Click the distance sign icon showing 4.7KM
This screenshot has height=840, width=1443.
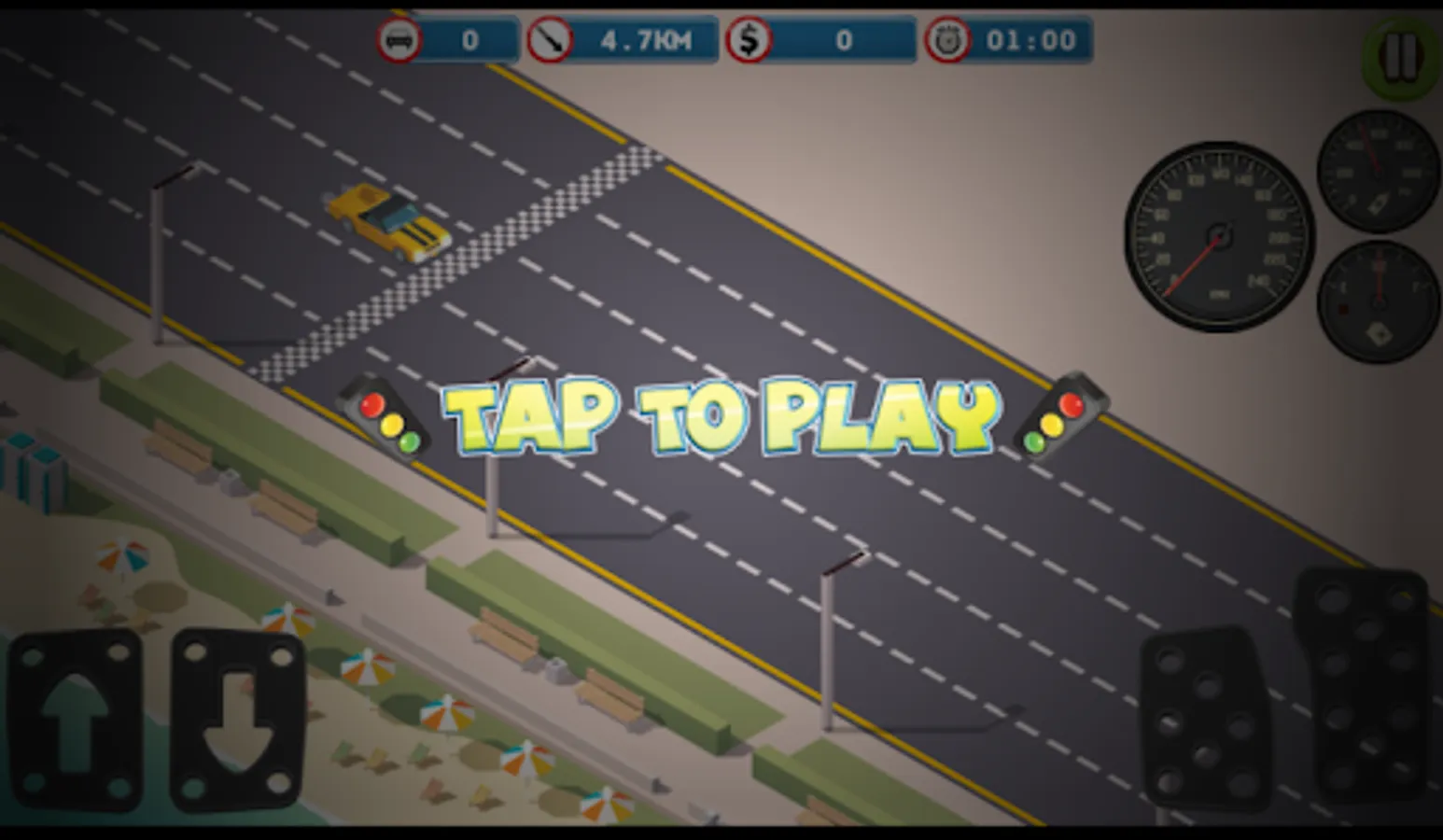point(553,39)
